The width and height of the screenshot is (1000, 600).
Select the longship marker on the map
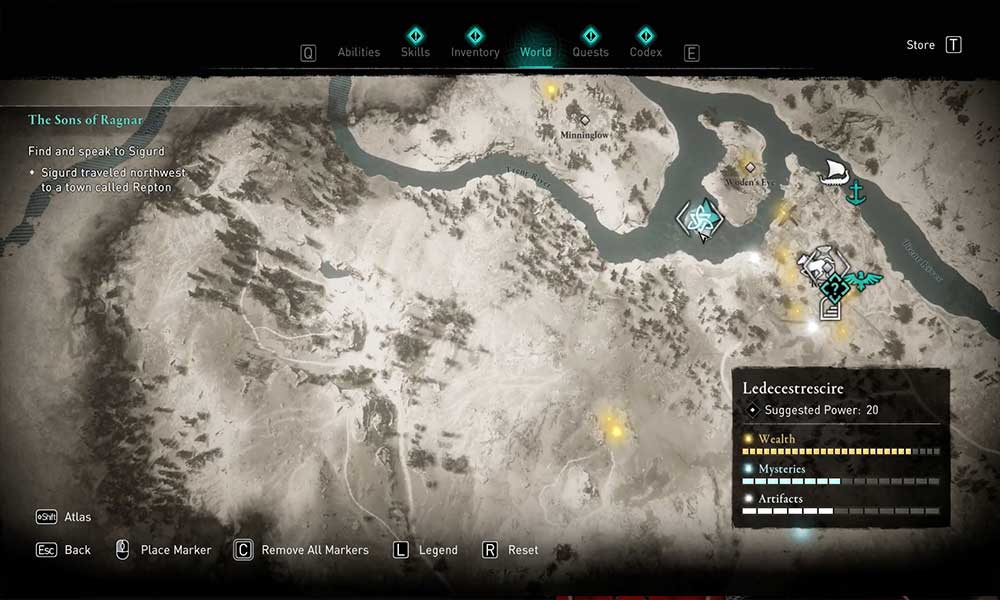832,172
